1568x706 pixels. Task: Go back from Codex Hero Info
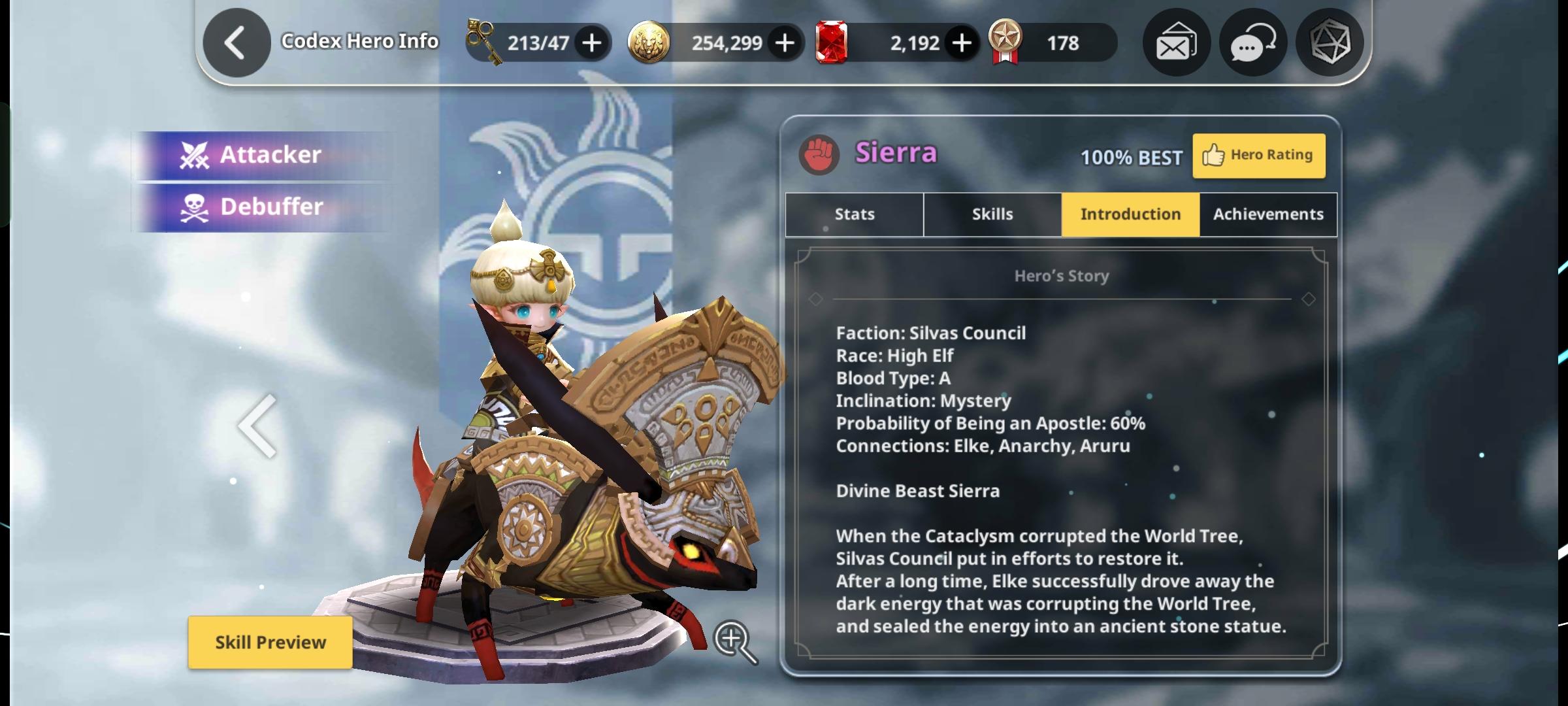pyautogui.click(x=236, y=43)
